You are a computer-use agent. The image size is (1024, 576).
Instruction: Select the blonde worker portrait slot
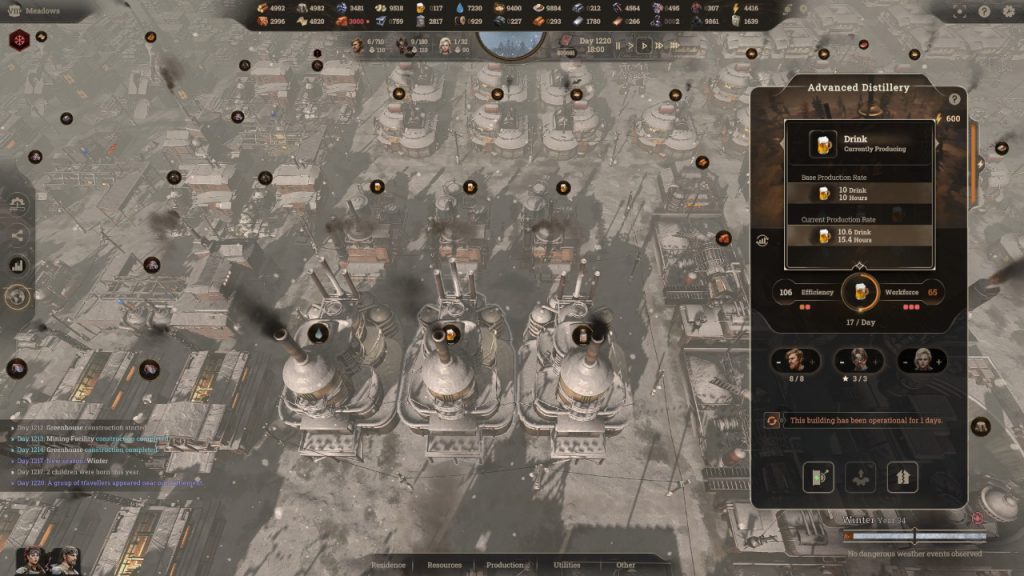(x=921, y=360)
